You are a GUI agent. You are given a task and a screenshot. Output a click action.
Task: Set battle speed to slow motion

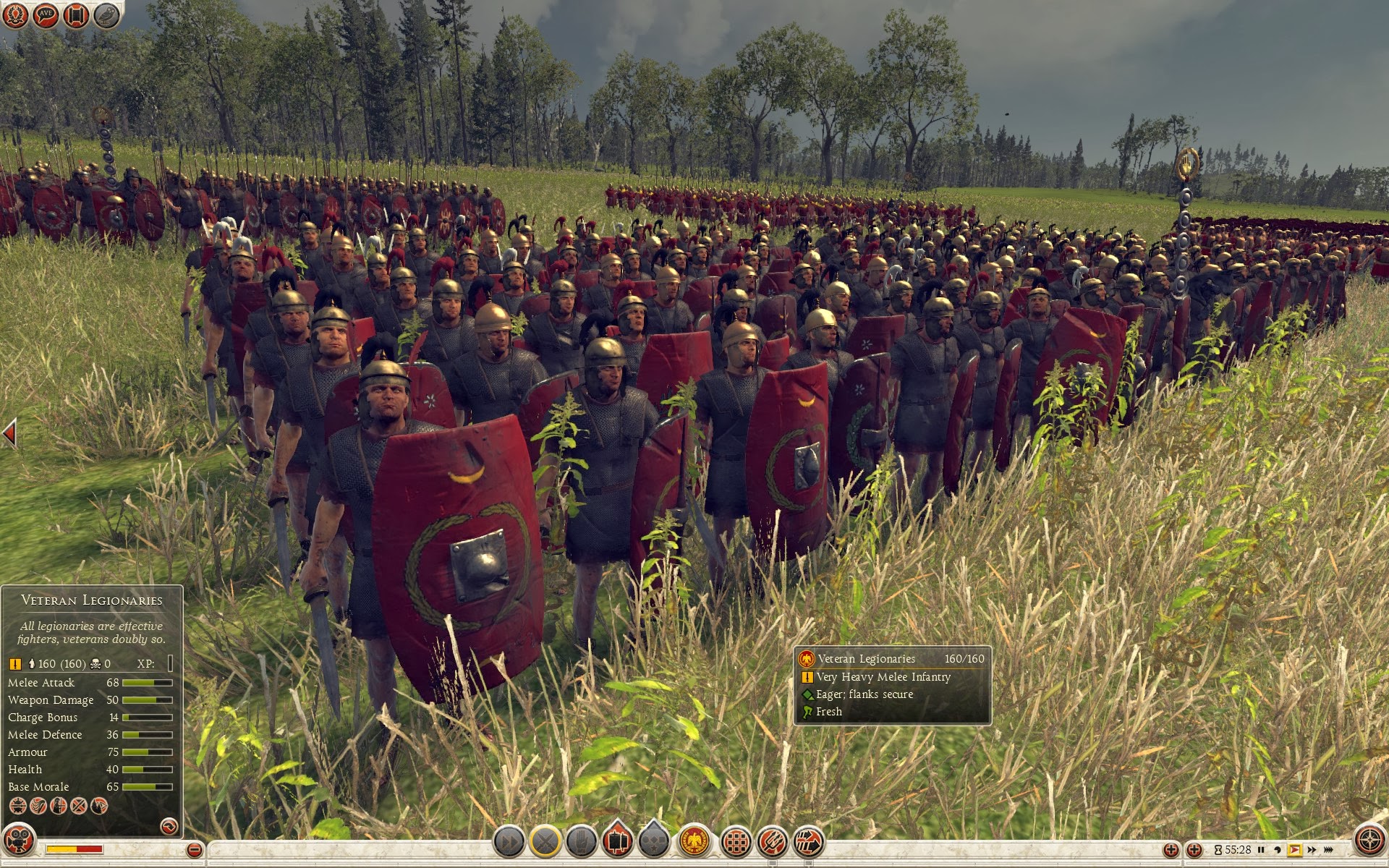(x=1278, y=850)
